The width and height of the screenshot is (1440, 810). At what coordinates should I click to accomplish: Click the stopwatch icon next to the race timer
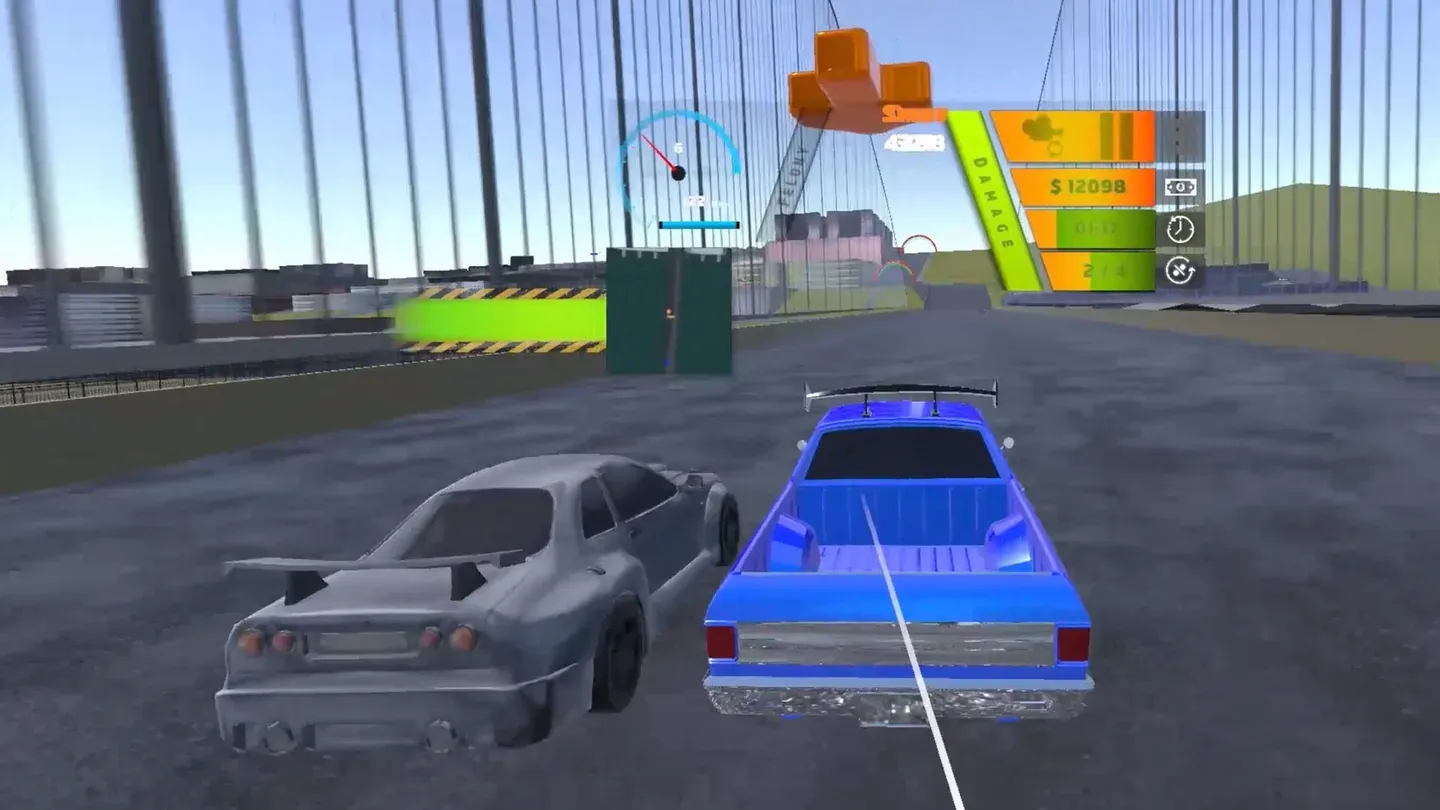(1181, 230)
